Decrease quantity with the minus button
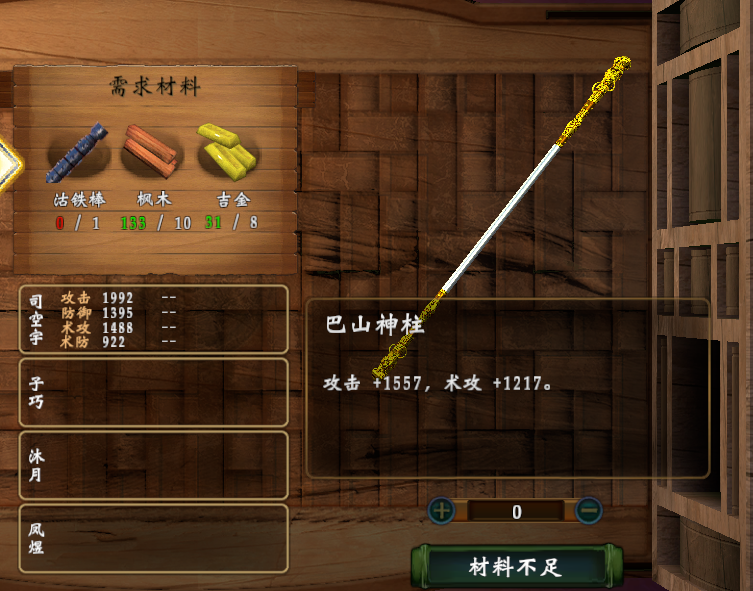The height and width of the screenshot is (591, 753). coord(589,511)
